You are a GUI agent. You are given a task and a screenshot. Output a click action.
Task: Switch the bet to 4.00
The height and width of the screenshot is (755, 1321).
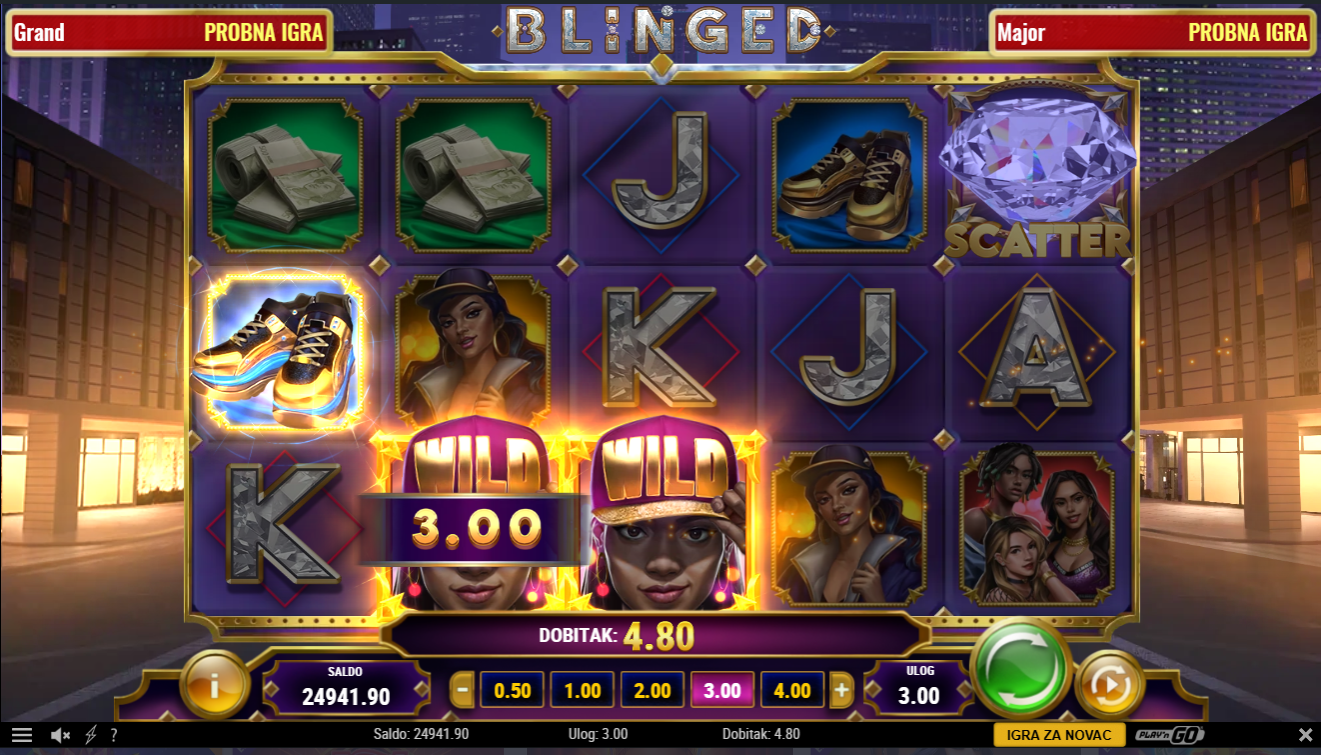coord(792,690)
